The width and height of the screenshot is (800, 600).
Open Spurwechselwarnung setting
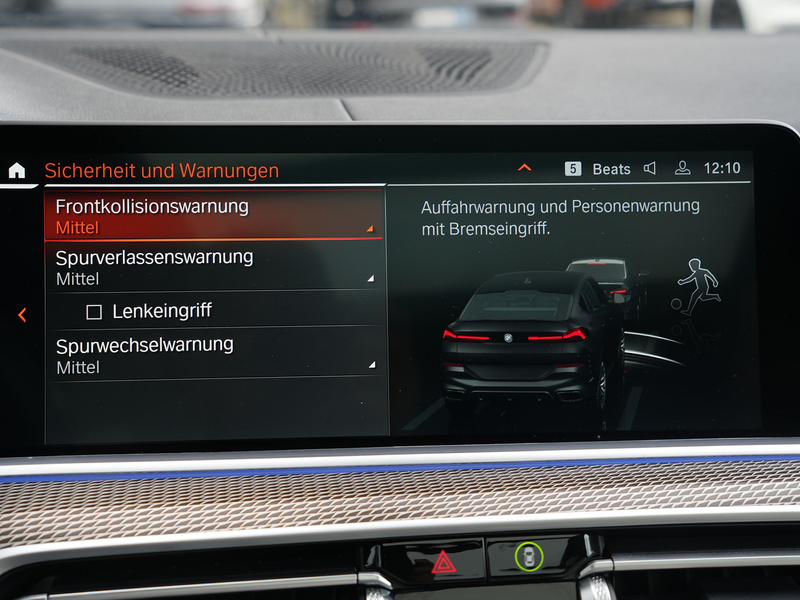214,355
